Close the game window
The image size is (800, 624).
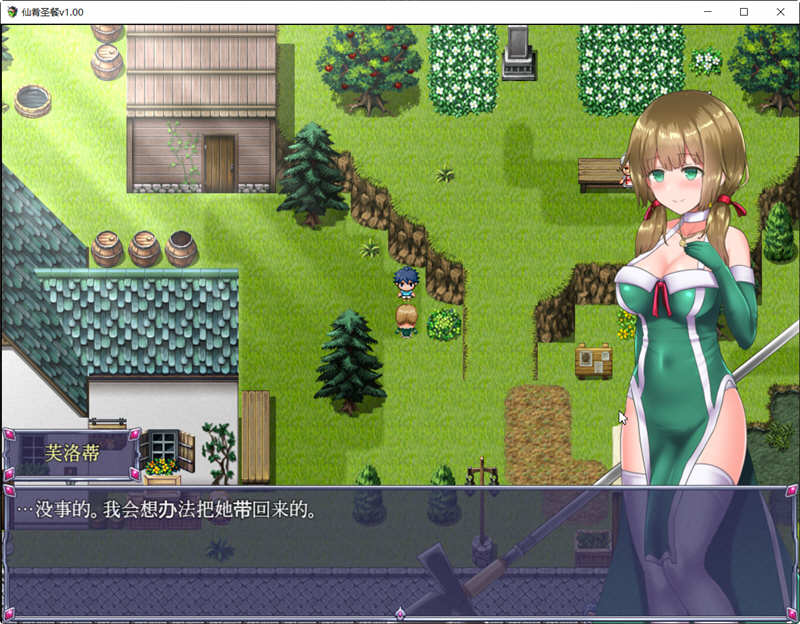779,11
